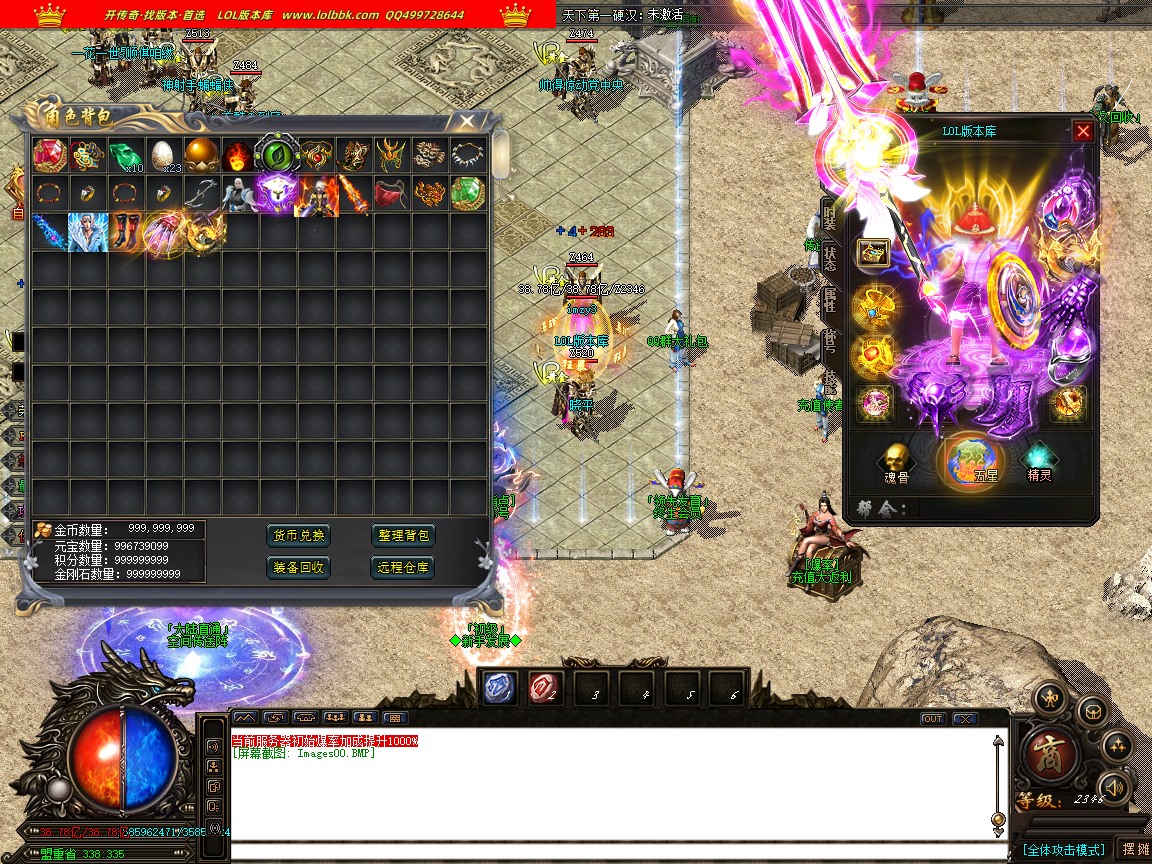This screenshot has width=1152, height=864.
Task: Select the white egg stack of 23
Action: coord(163,155)
